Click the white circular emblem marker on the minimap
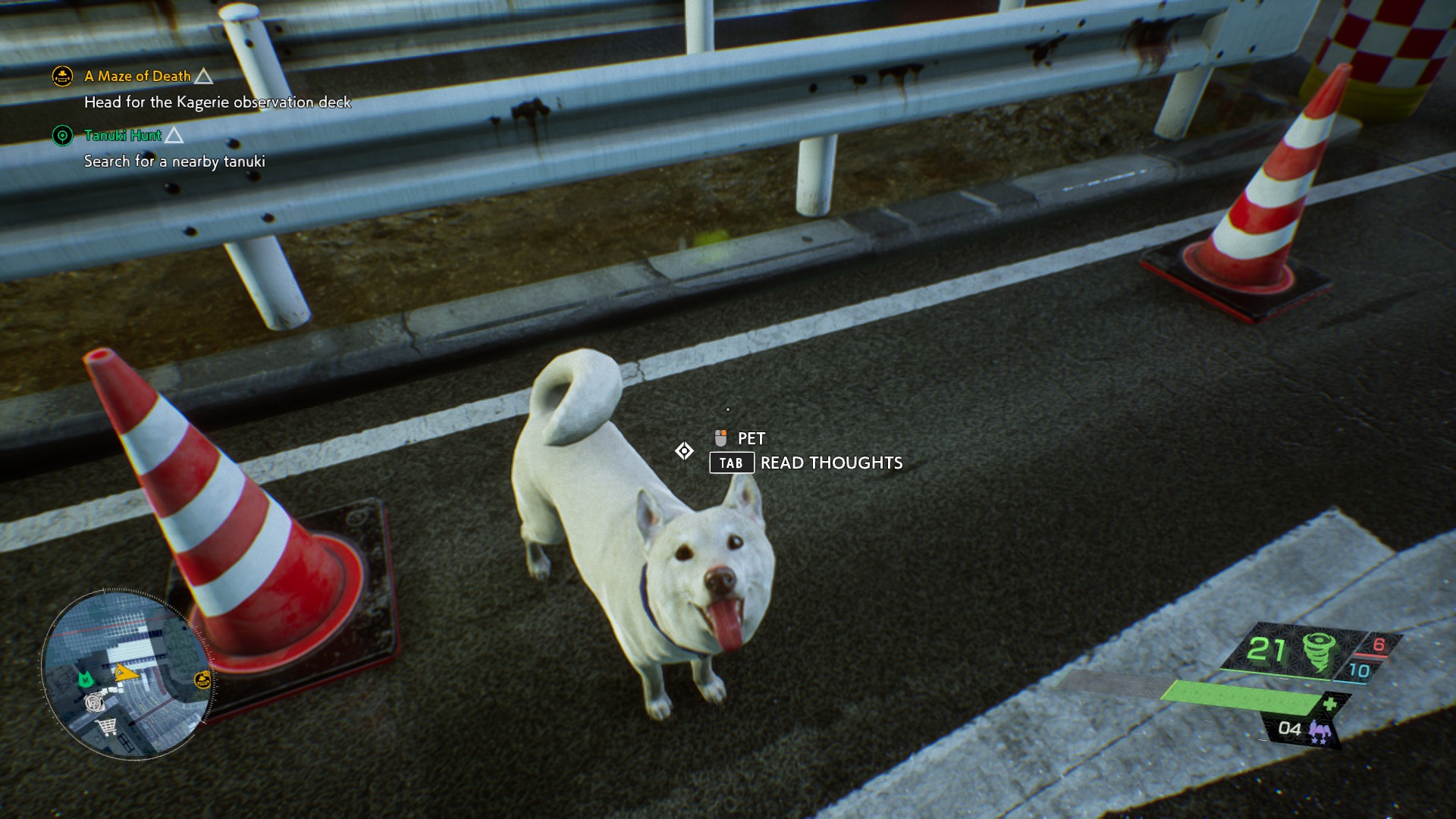1456x819 pixels. pos(94,701)
